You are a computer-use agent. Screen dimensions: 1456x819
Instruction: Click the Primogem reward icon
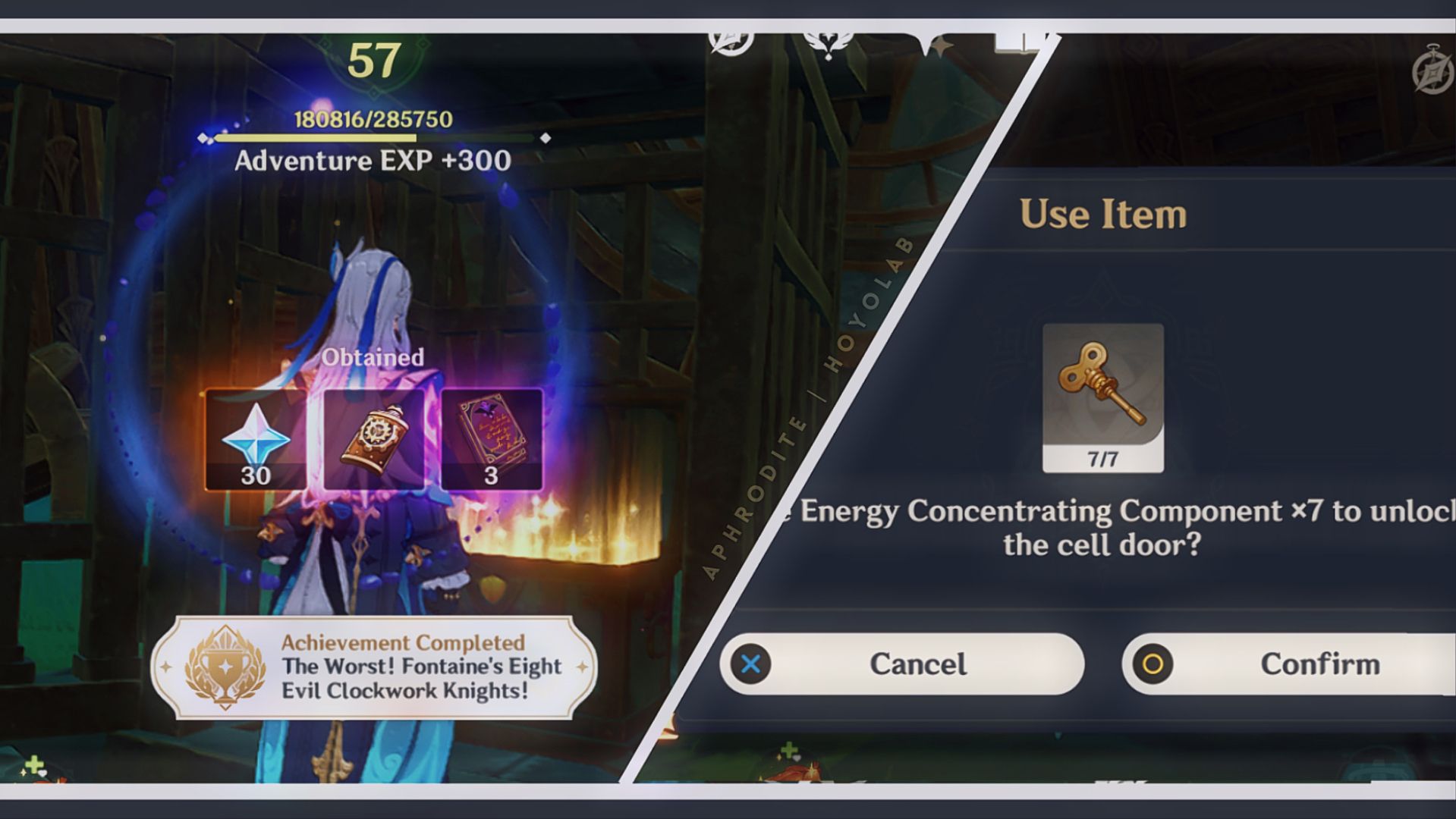pos(256,438)
